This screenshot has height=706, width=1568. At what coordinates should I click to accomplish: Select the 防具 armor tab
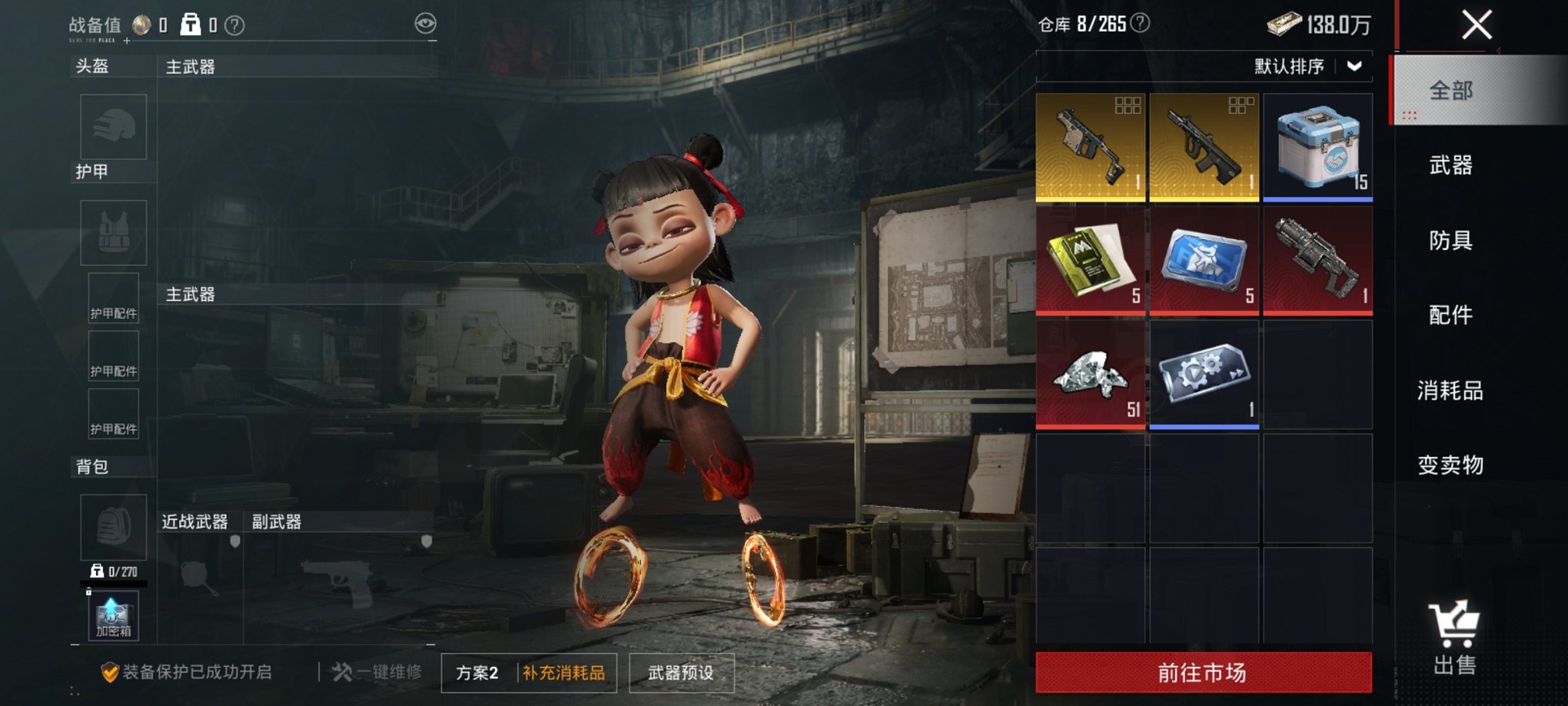click(x=1450, y=241)
